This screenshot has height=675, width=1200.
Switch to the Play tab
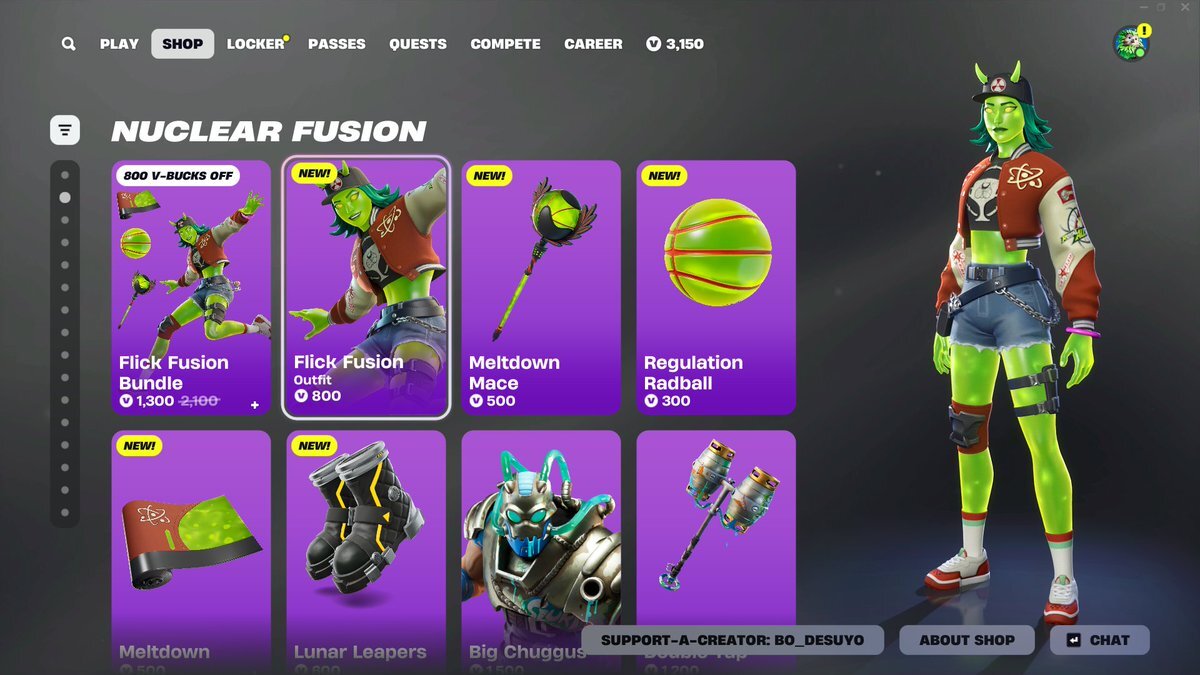[119, 44]
